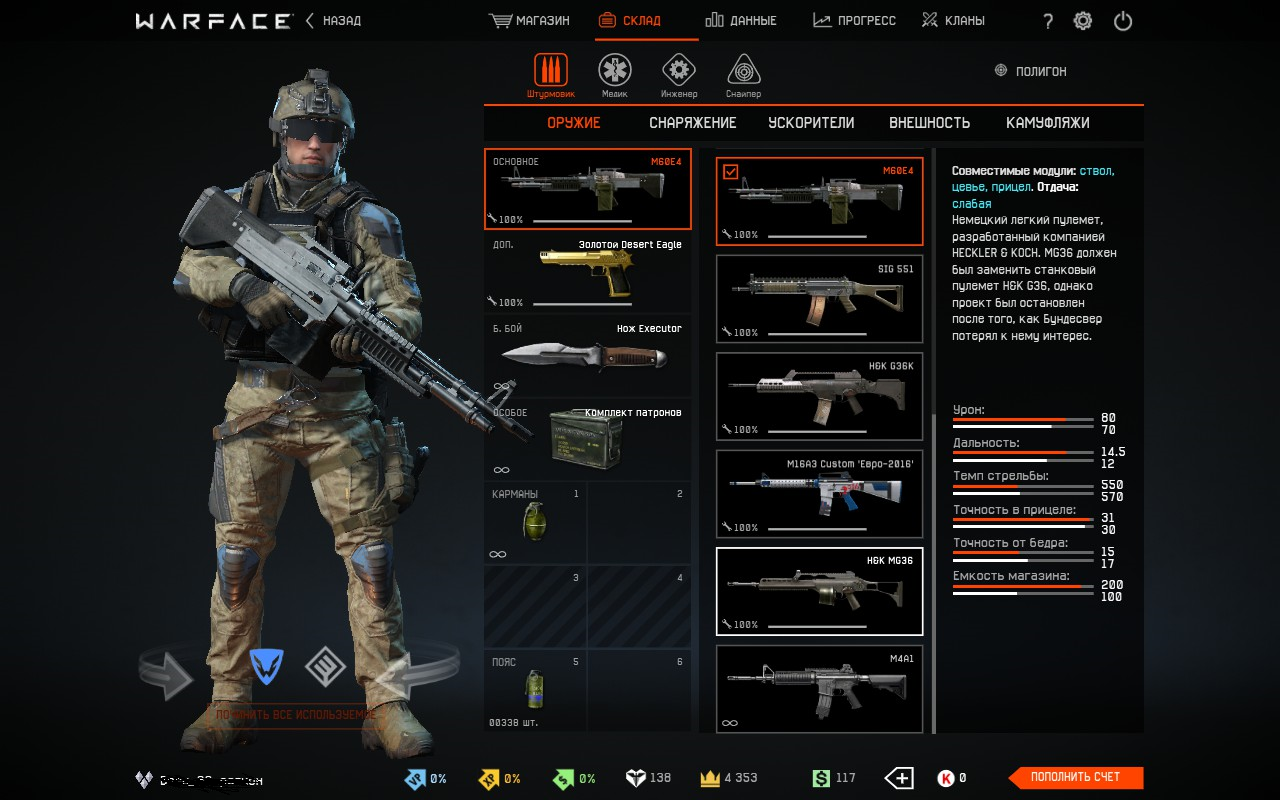Viewport: 1280px width, 800px height.
Task: Open the Прогресс menu
Action: click(855, 21)
